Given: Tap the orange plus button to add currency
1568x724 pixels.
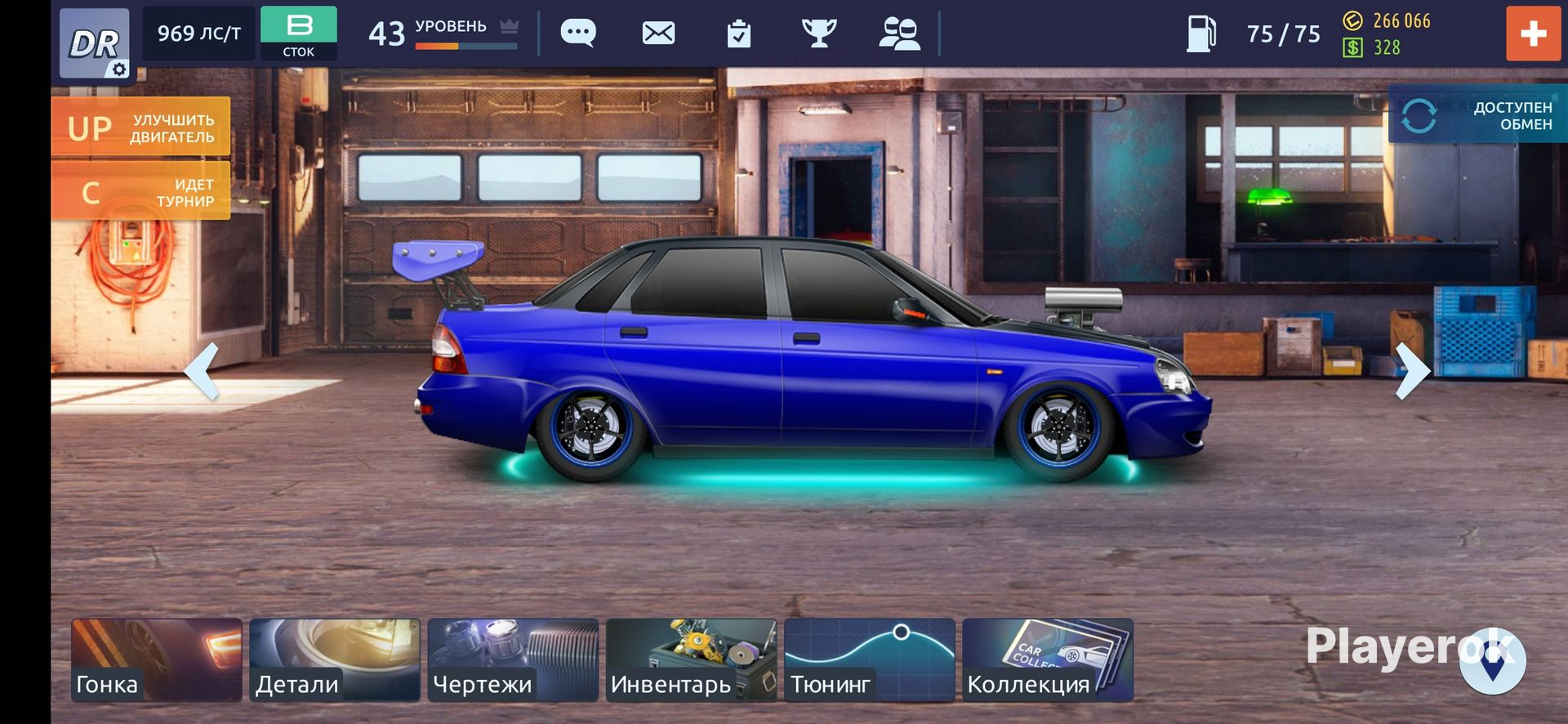Looking at the screenshot, I should pyautogui.click(x=1533, y=34).
